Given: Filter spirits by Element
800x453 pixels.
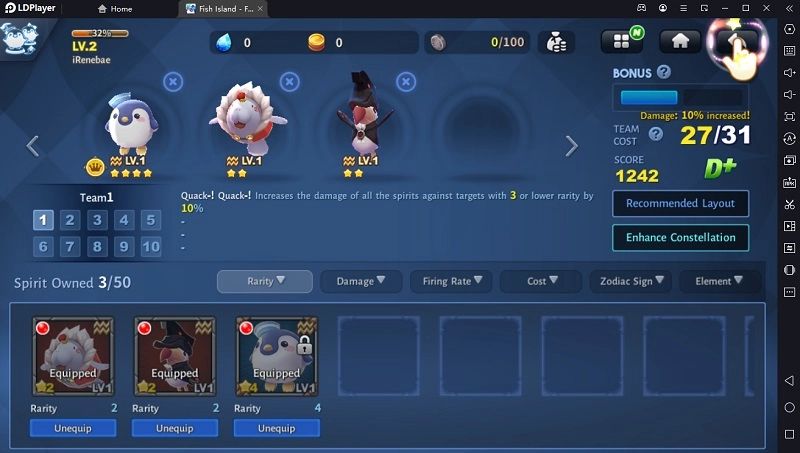Looking at the screenshot, I should point(720,282).
